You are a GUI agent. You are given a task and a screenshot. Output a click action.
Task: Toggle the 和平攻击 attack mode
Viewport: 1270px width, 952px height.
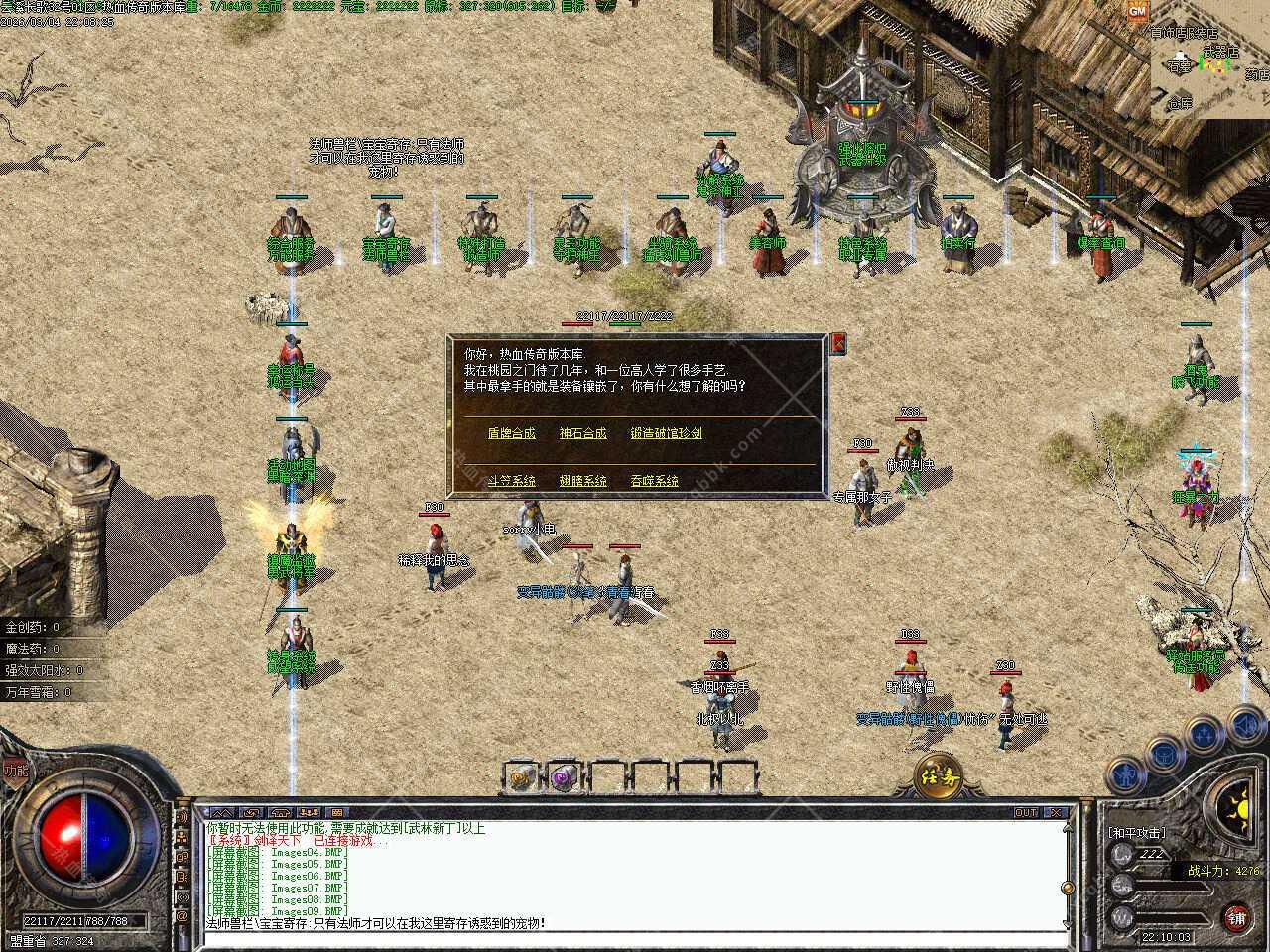point(1137,832)
